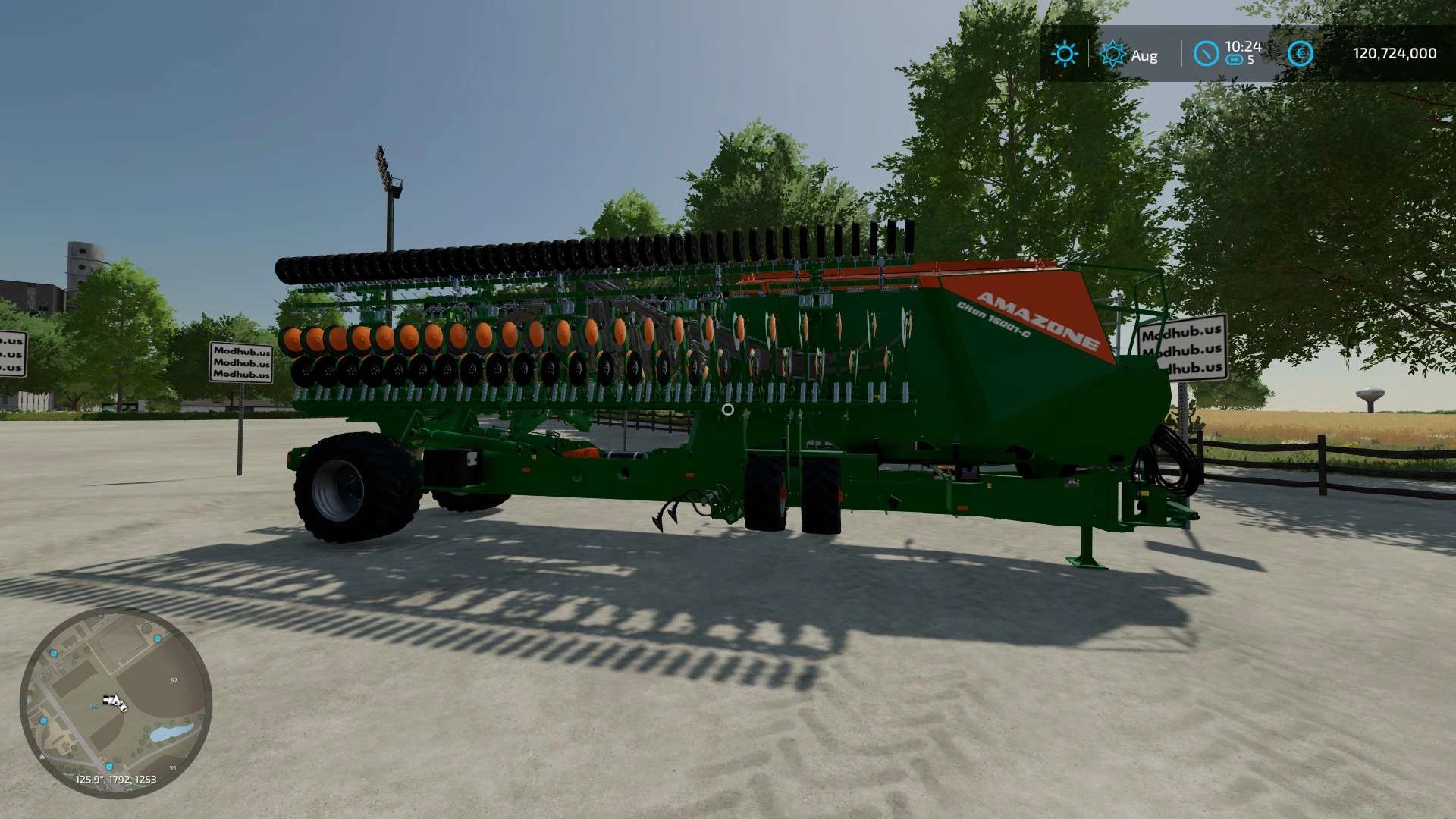
Task: Click the money balance 120,724,000
Action: pos(1394,52)
